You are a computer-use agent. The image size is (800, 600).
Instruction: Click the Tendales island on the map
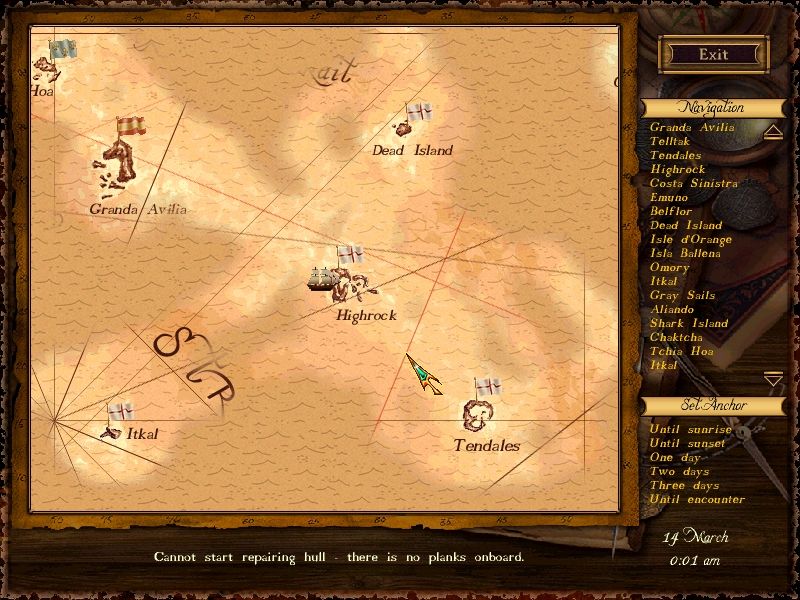pyautogui.click(x=475, y=413)
